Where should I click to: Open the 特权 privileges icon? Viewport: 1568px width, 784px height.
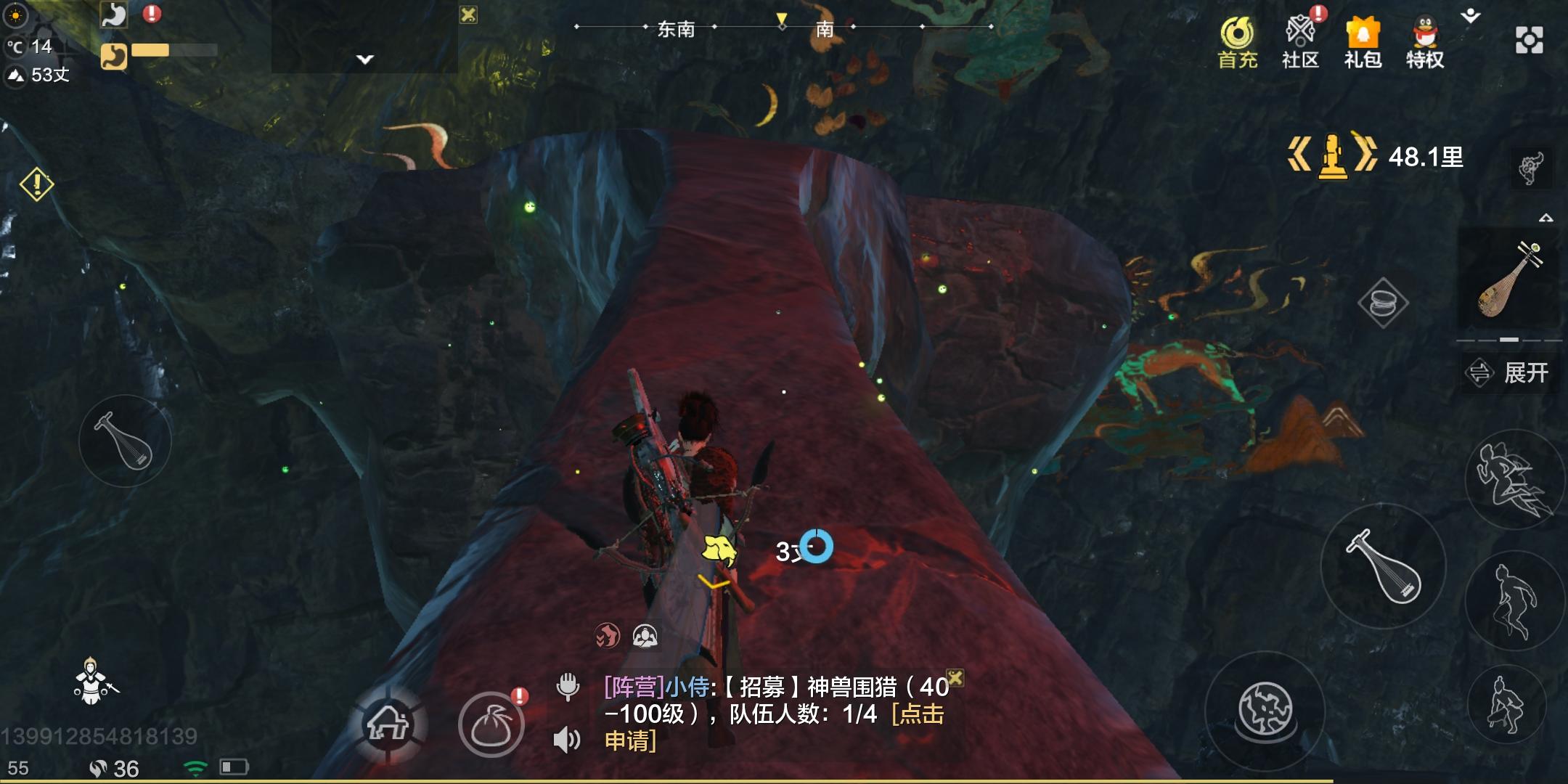(1425, 42)
